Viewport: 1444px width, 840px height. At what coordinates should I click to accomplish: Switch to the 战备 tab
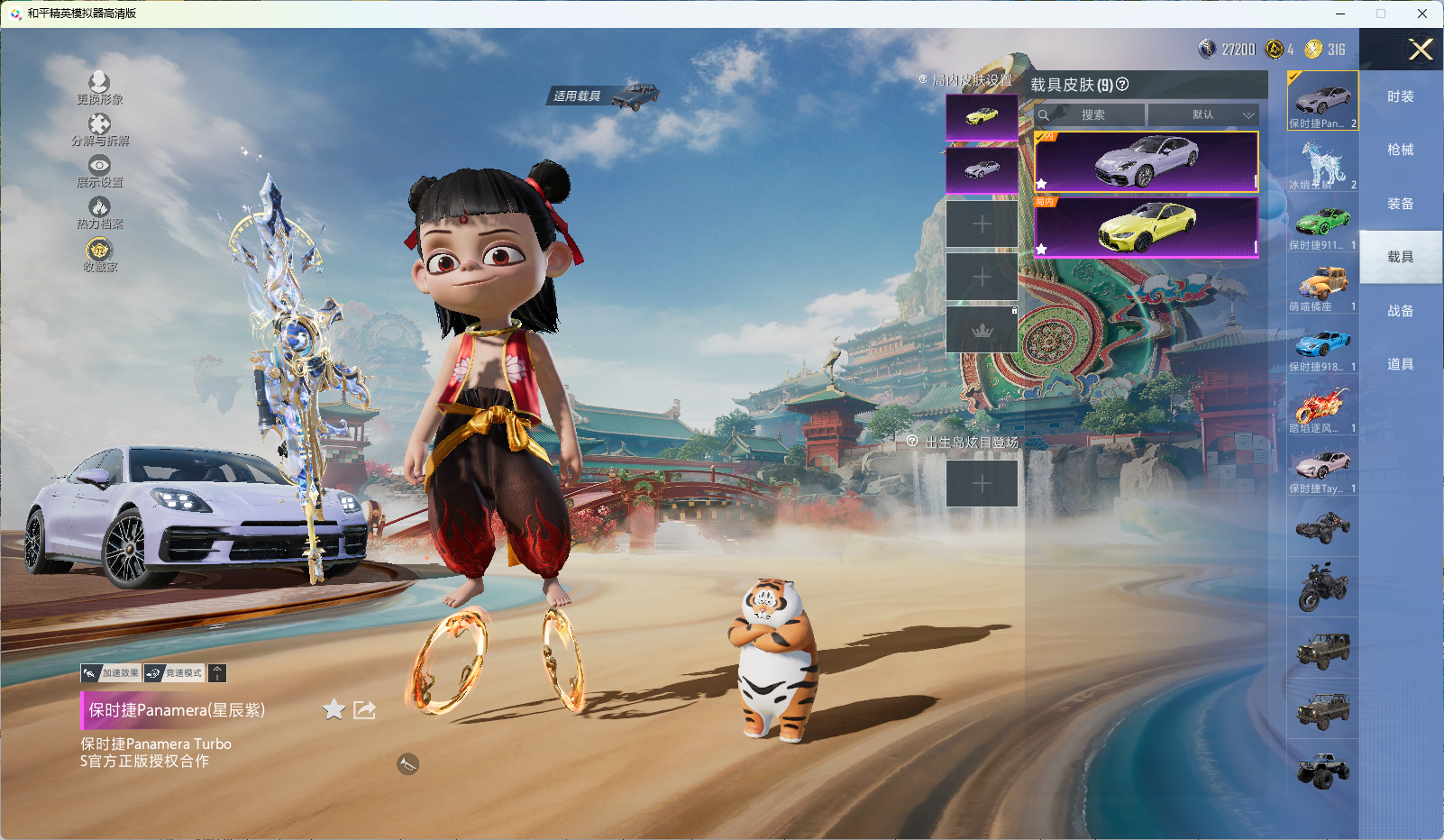coord(1400,311)
